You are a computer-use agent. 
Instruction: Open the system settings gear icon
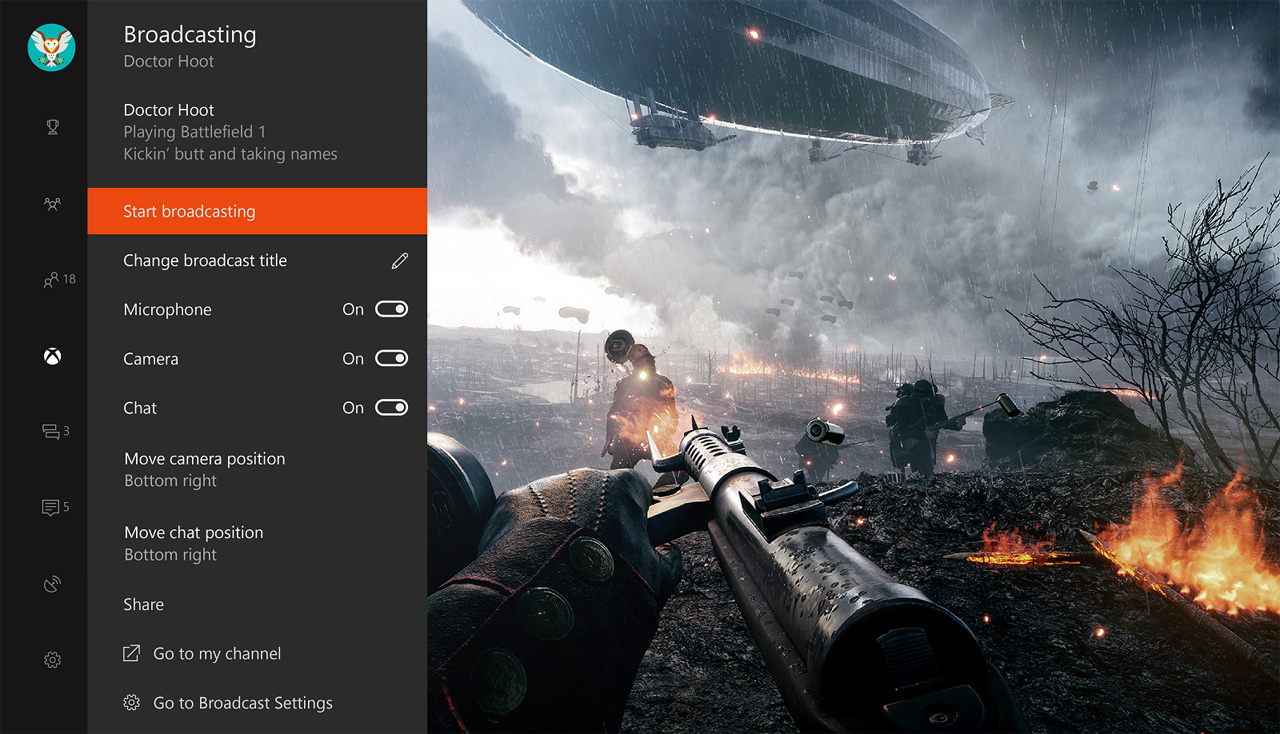coord(50,659)
